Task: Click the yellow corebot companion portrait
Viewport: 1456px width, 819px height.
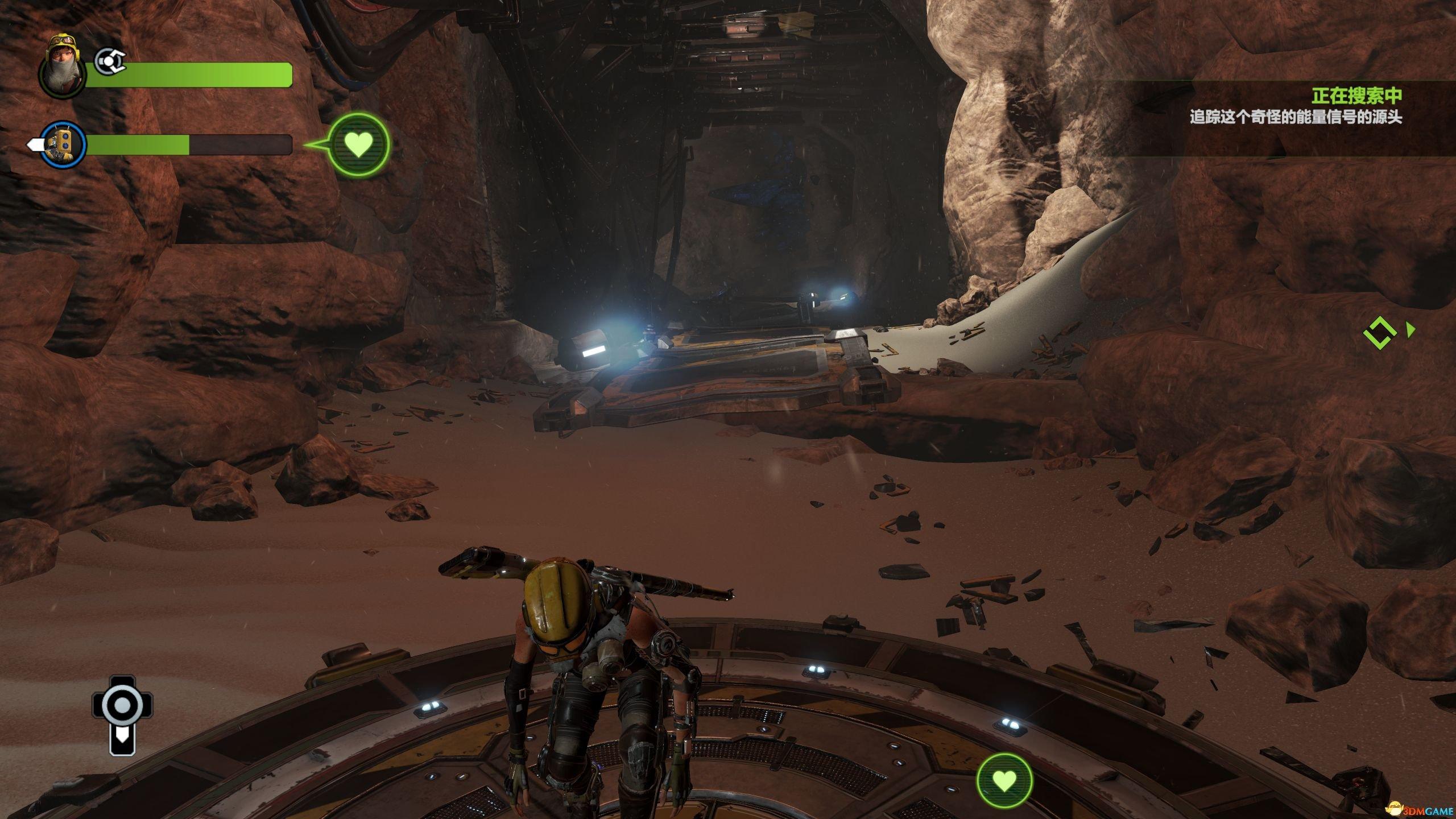Action: click(x=62, y=146)
